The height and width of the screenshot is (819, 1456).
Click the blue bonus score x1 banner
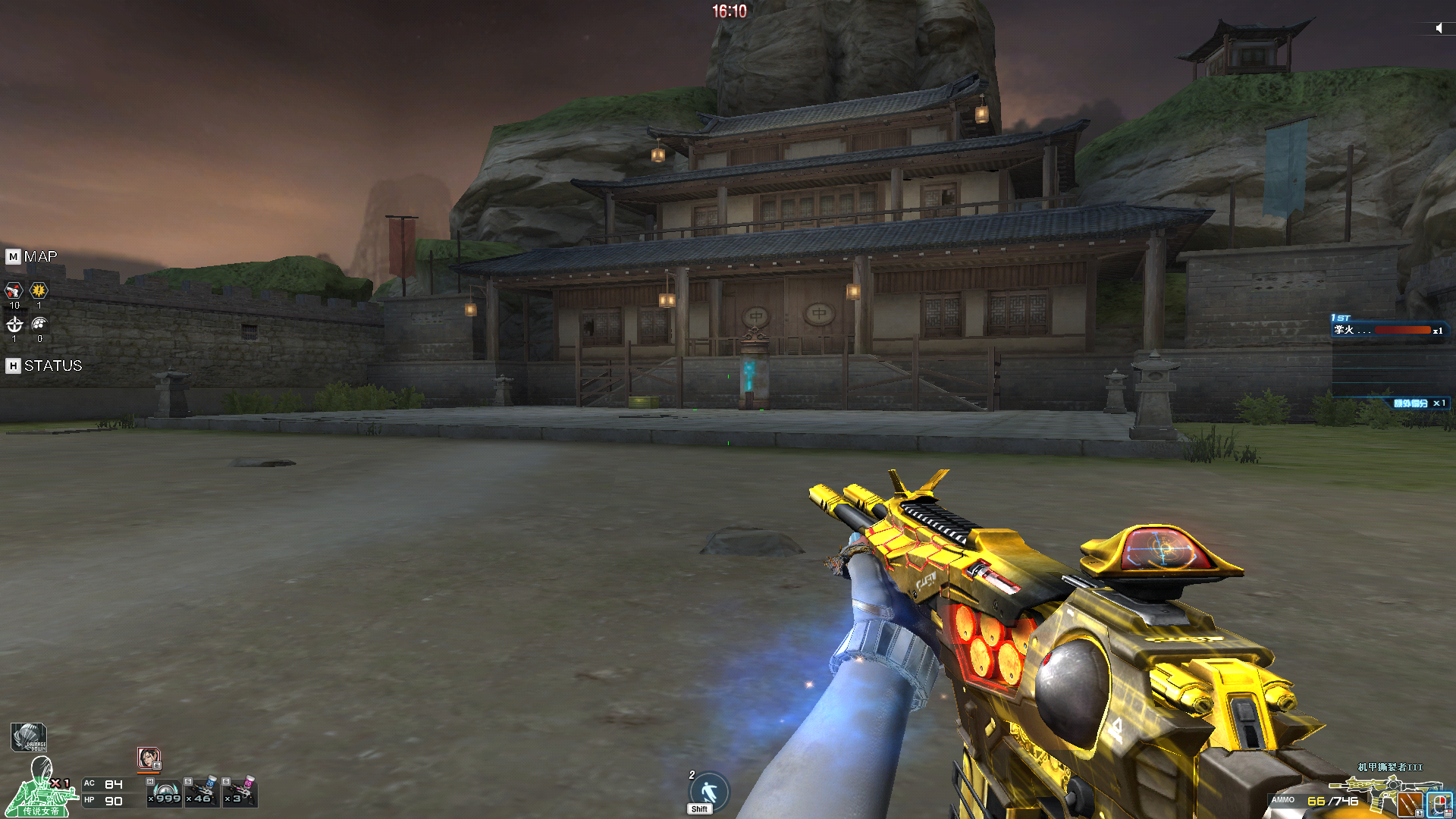point(1418,403)
